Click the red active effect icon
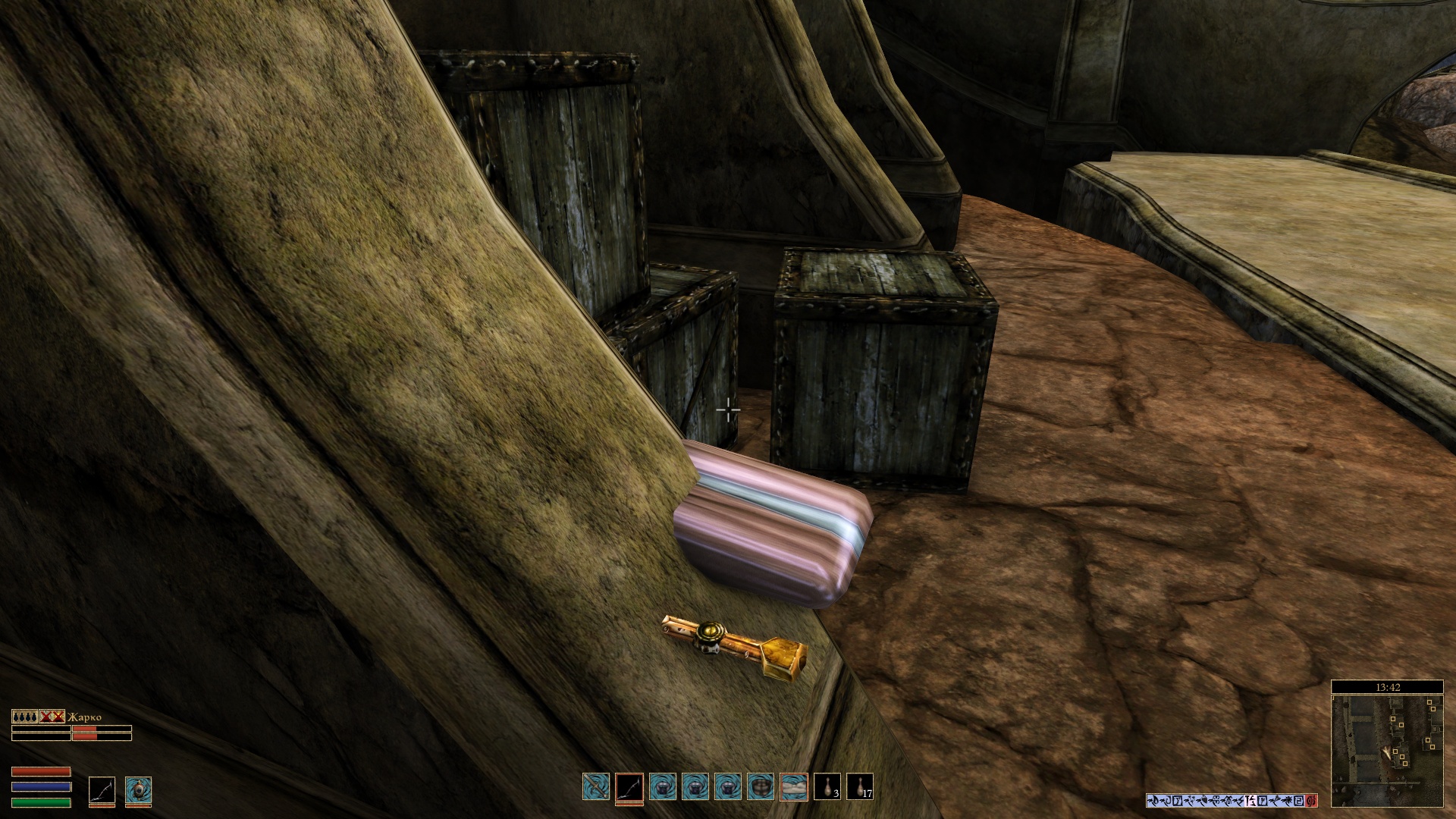1456x819 pixels. pos(1312,800)
